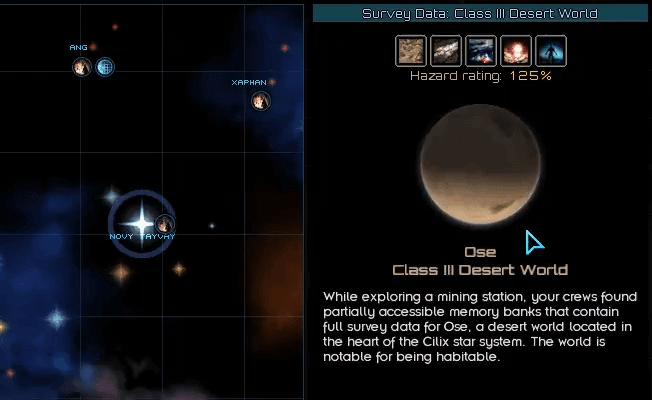Select the blue globe marker beside Ang
This screenshot has height=400, width=652.
(x=105, y=67)
